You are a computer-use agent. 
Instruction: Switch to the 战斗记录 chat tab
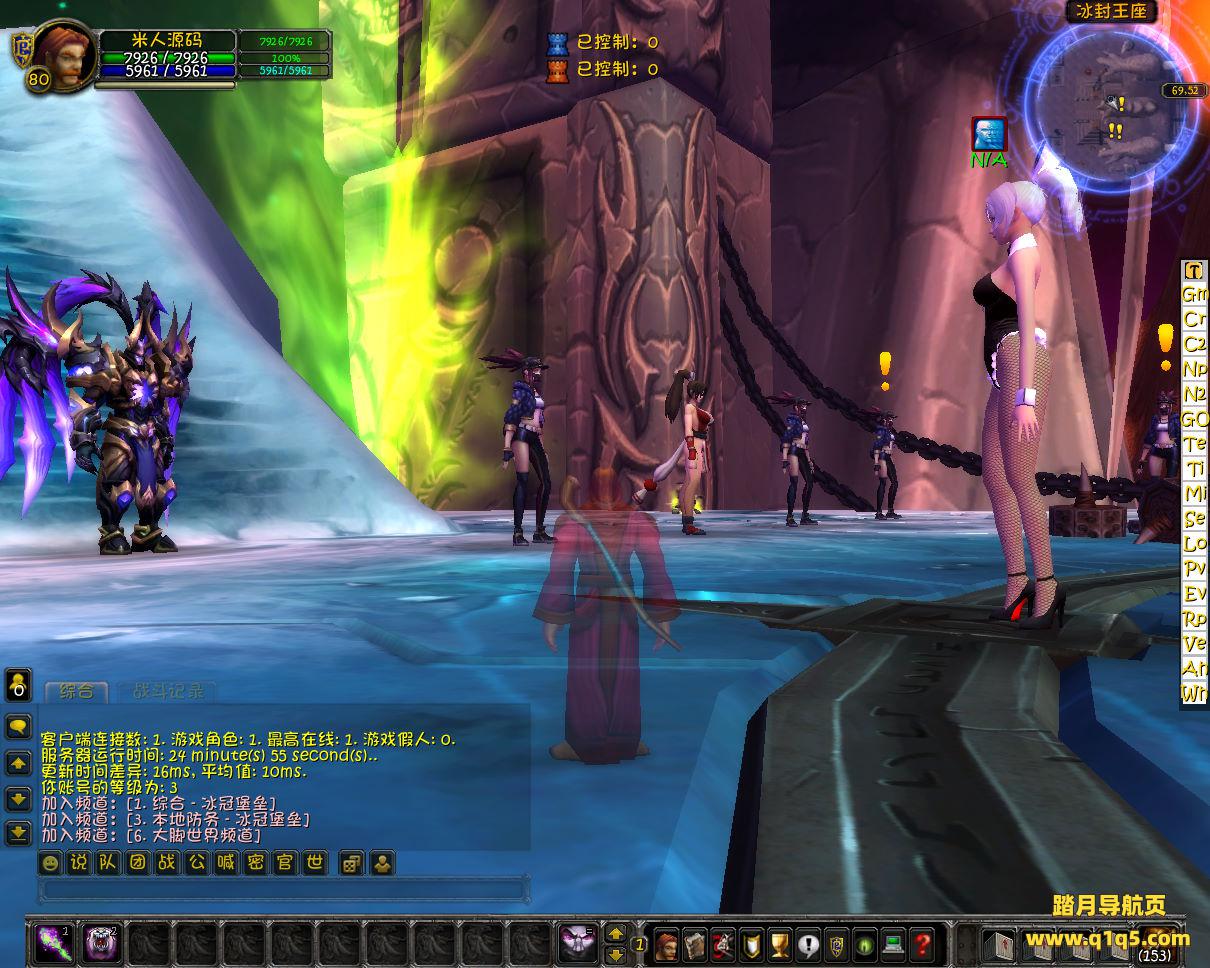(x=167, y=691)
